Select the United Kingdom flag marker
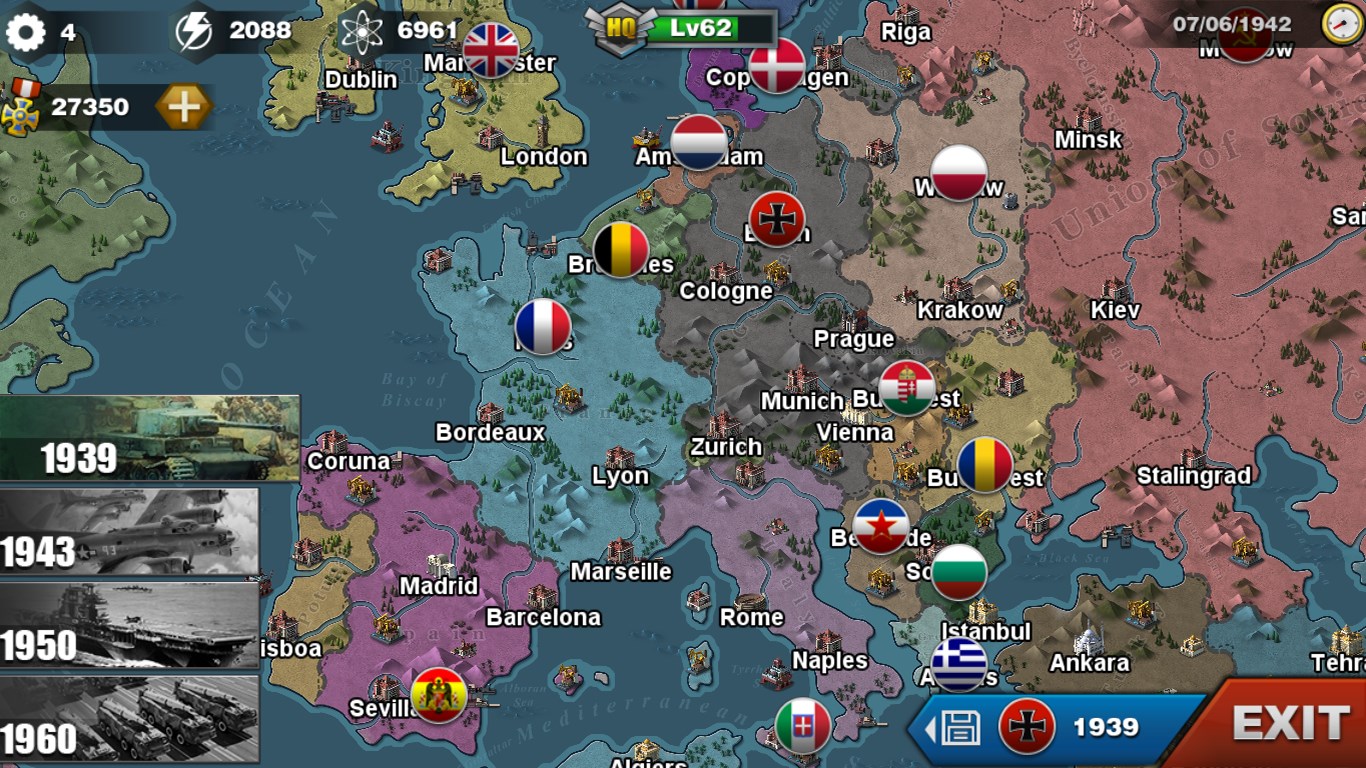This screenshot has height=768, width=1366. click(491, 51)
